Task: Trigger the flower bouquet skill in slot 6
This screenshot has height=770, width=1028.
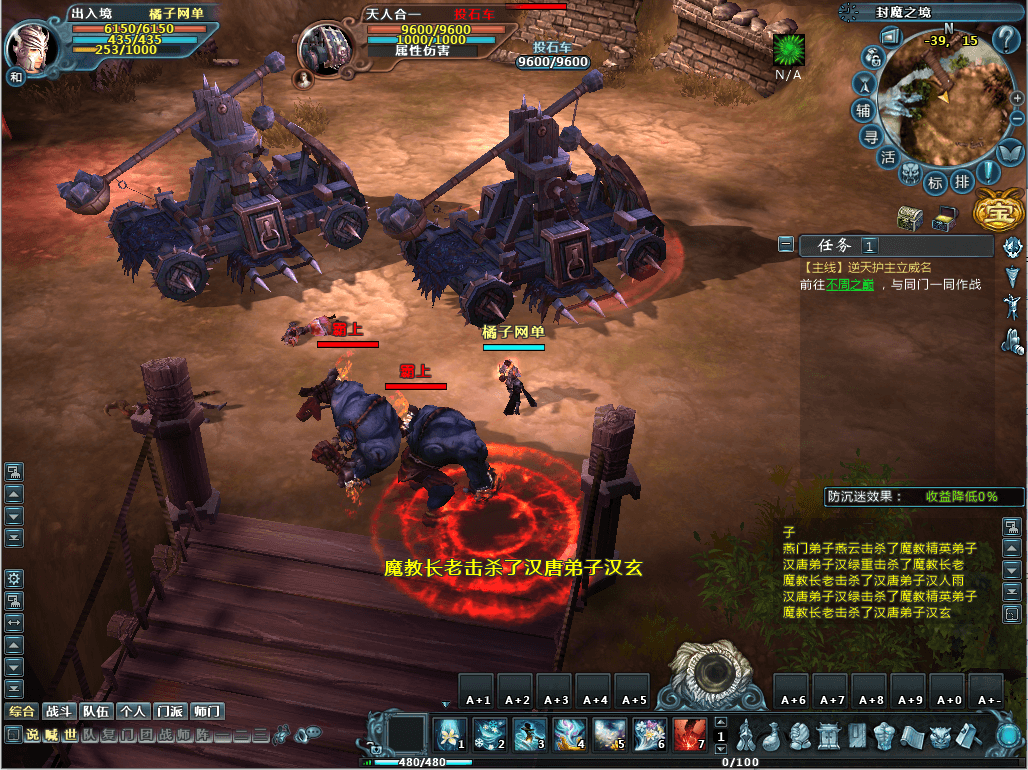Action: click(650, 735)
